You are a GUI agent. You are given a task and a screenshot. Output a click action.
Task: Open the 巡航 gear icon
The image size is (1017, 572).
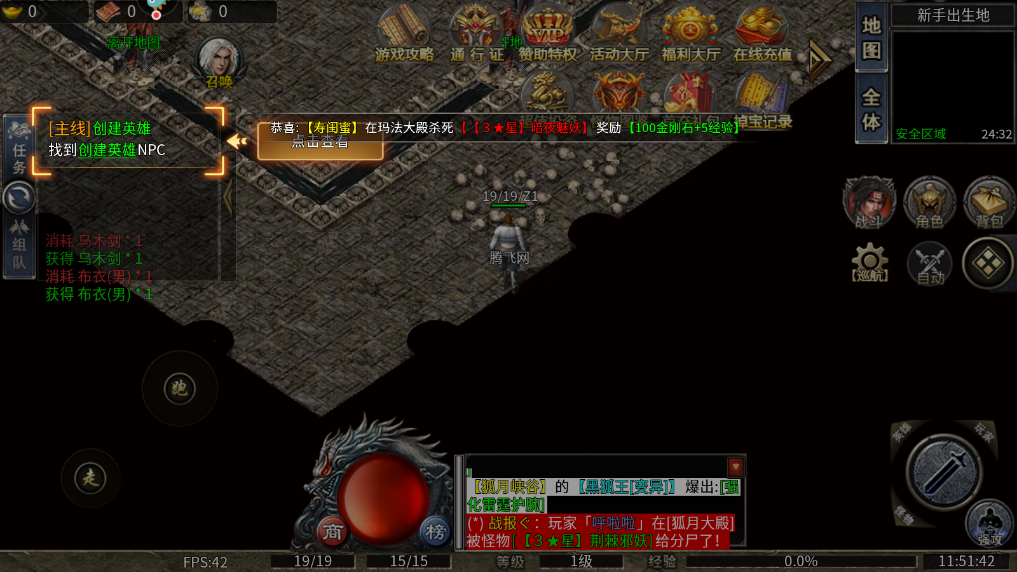(x=869, y=262)
